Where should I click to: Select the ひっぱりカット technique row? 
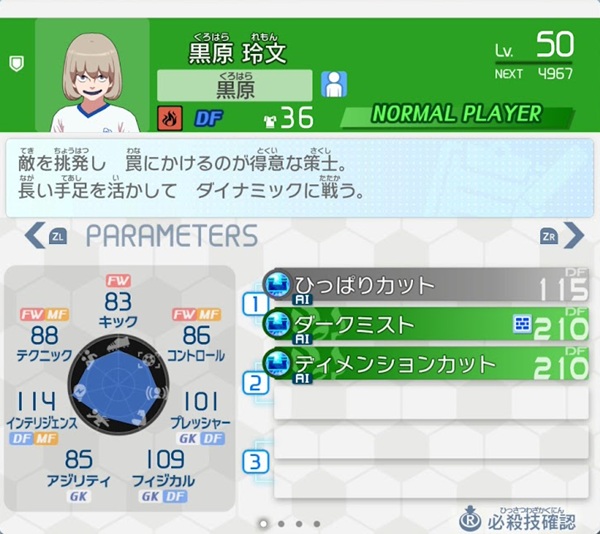tap(425, 287)
